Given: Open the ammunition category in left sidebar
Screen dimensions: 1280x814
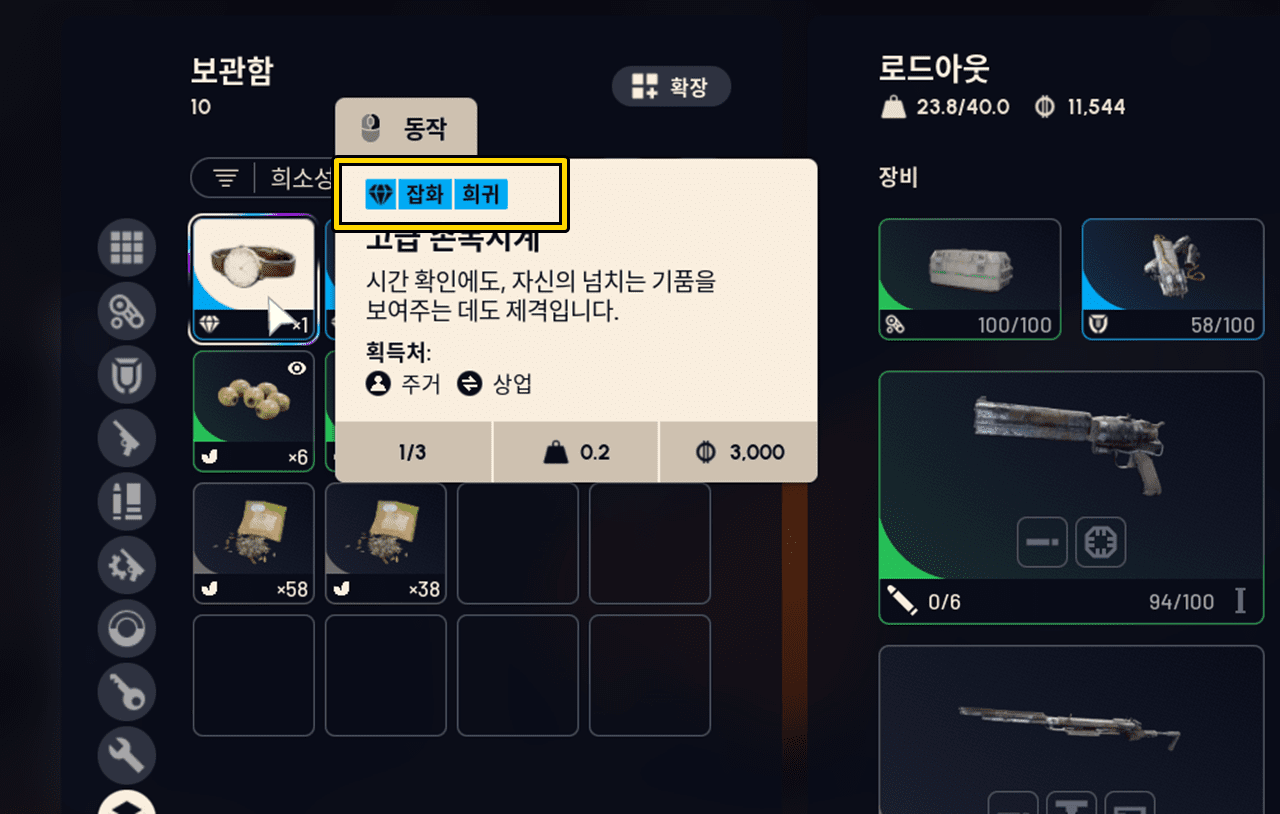Looking at the screenshot, I should coord(127,502).
